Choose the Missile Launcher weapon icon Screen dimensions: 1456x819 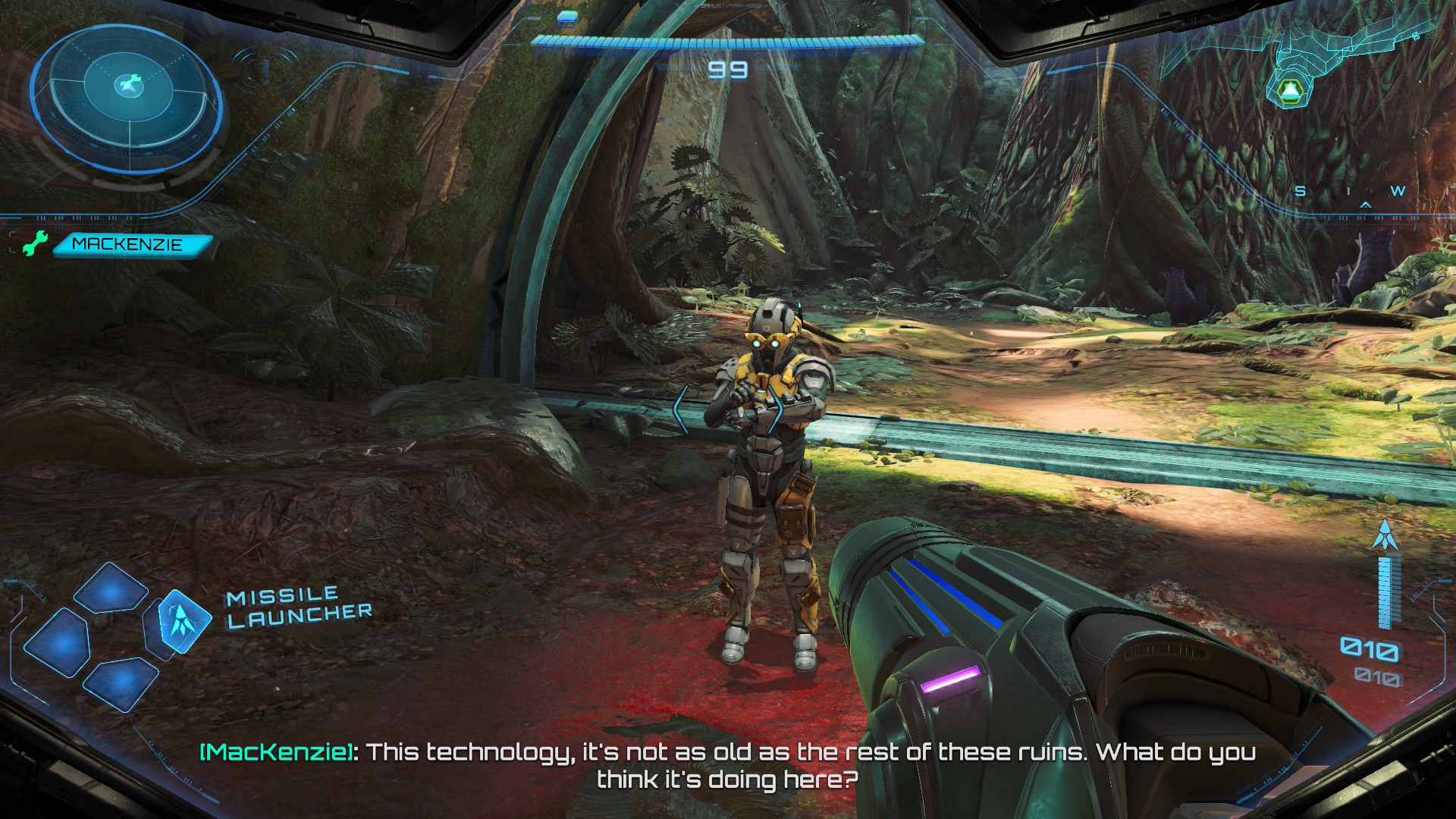click(x=182, y=621)
